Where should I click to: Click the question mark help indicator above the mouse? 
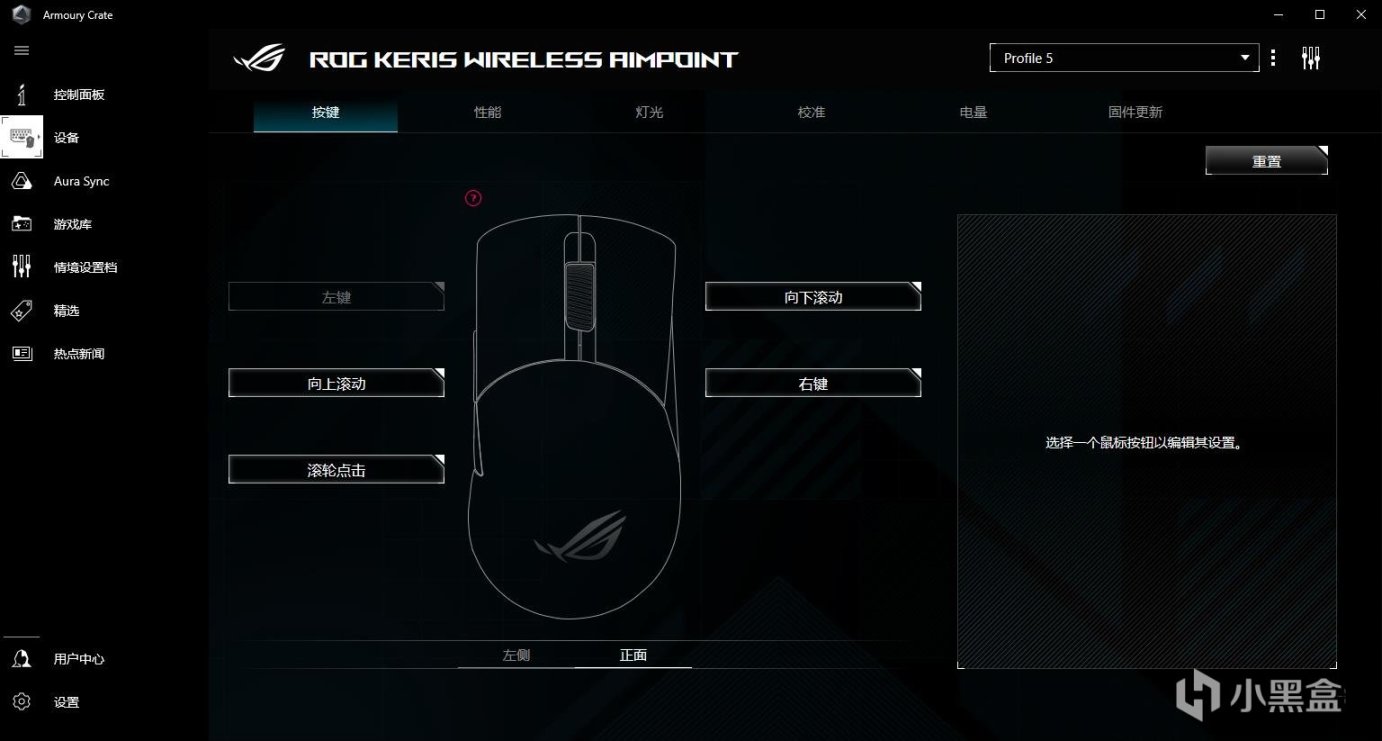[472, 198]
